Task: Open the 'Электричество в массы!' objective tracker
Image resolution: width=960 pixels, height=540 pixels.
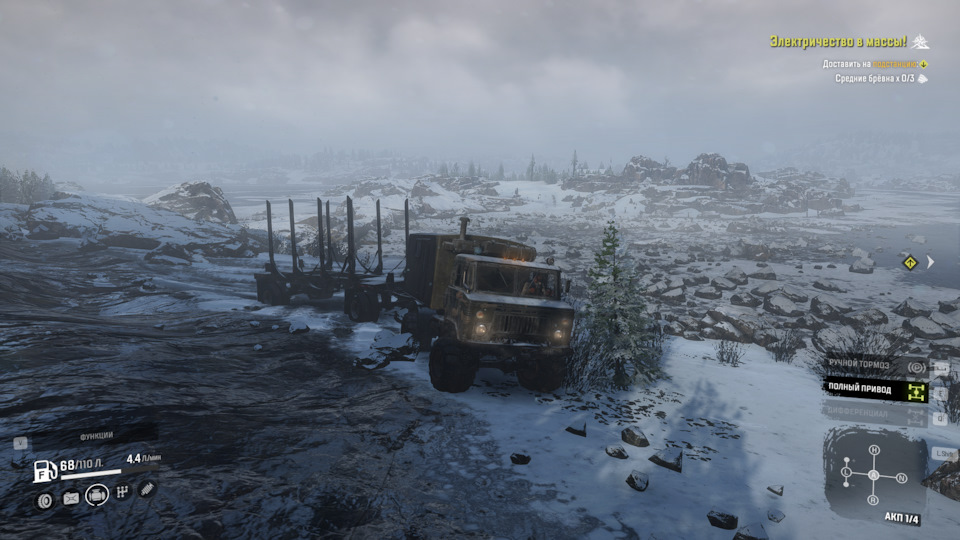Action: click(x=838, y=41)
